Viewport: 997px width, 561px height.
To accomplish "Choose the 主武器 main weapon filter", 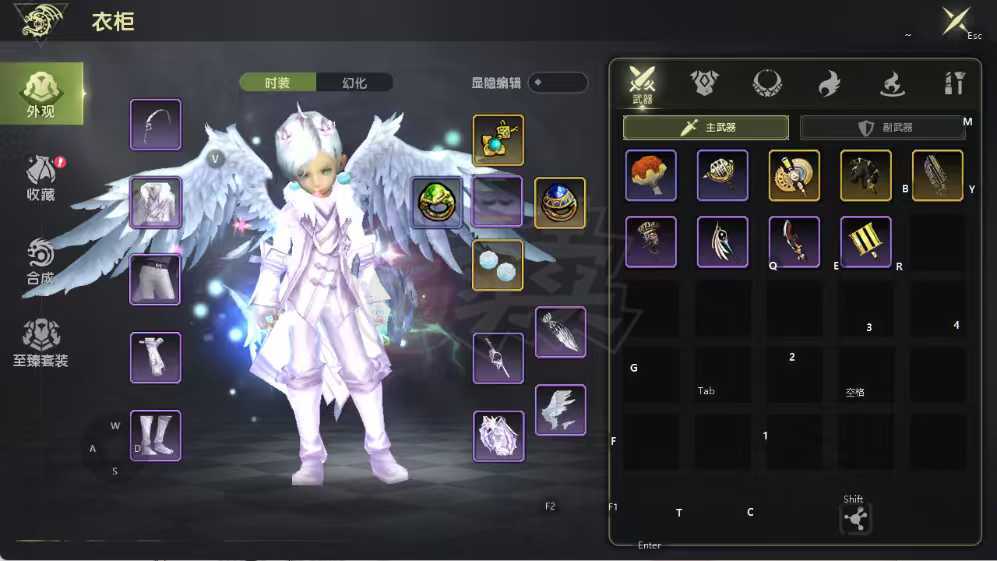I will point(706,128).
